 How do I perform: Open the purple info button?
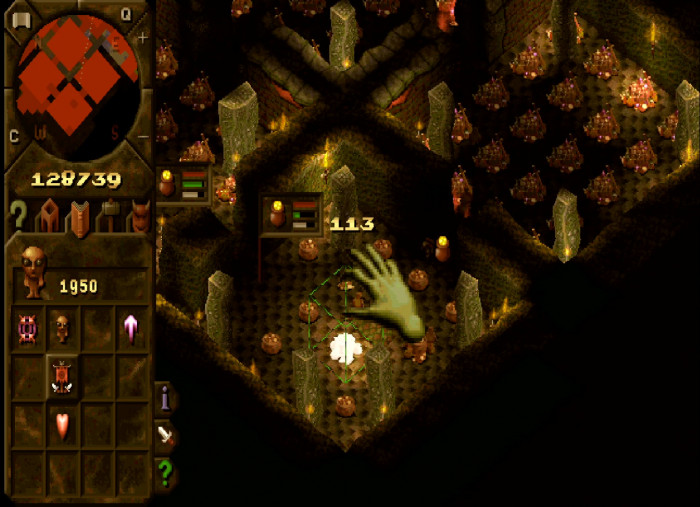tap(166, 398)
